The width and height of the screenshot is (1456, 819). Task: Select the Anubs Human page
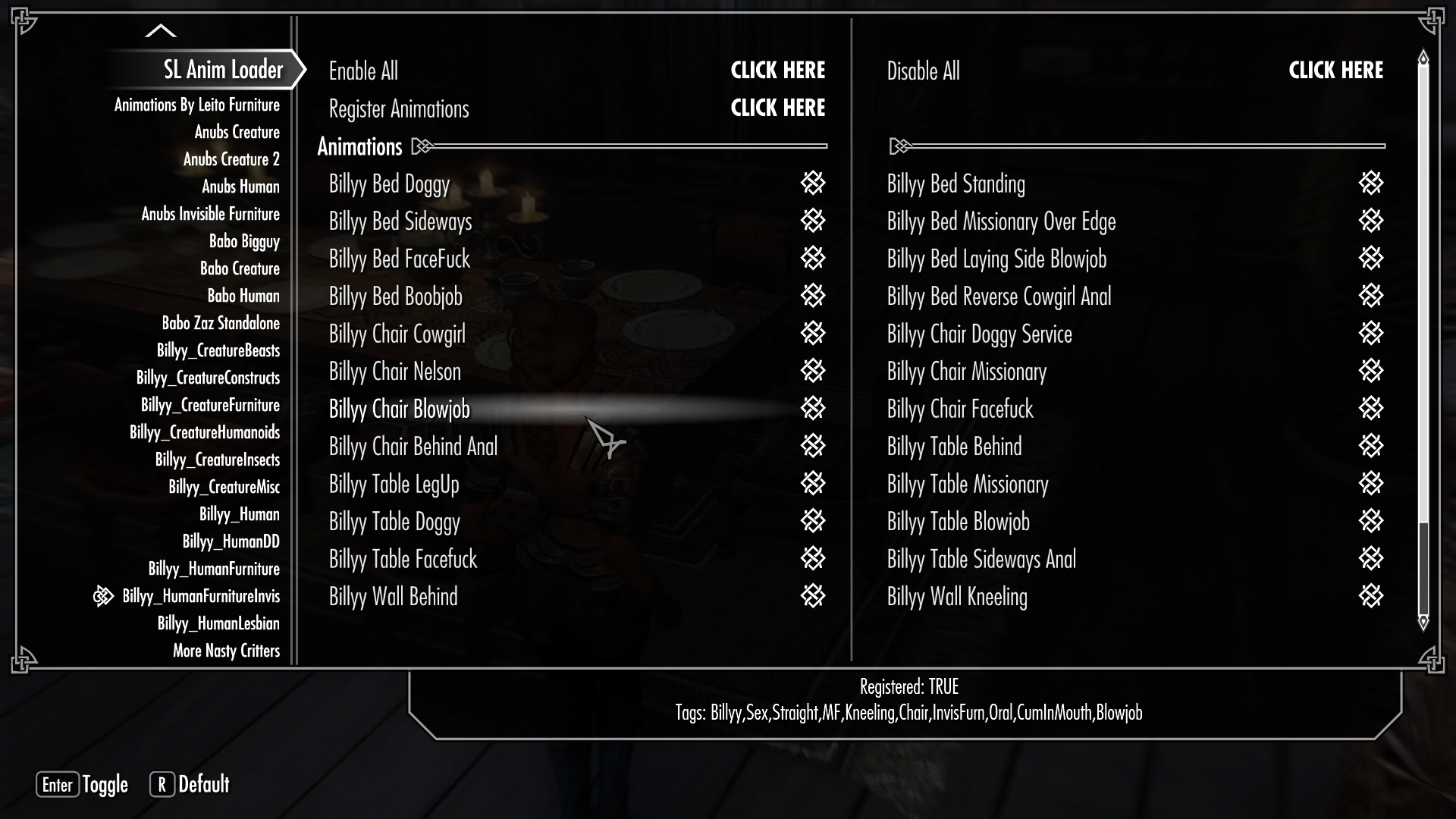(240, 187)
